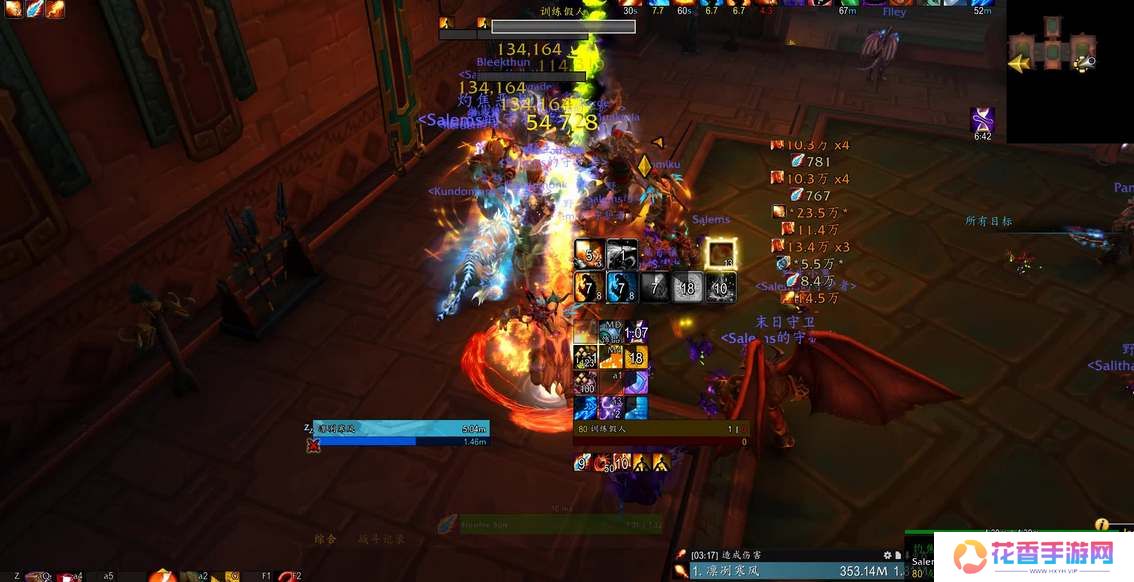Select the glowing gold-bordered ability icon
Image resolution: width=1134 pixels, height=582 pixels.
click(720, 254)
